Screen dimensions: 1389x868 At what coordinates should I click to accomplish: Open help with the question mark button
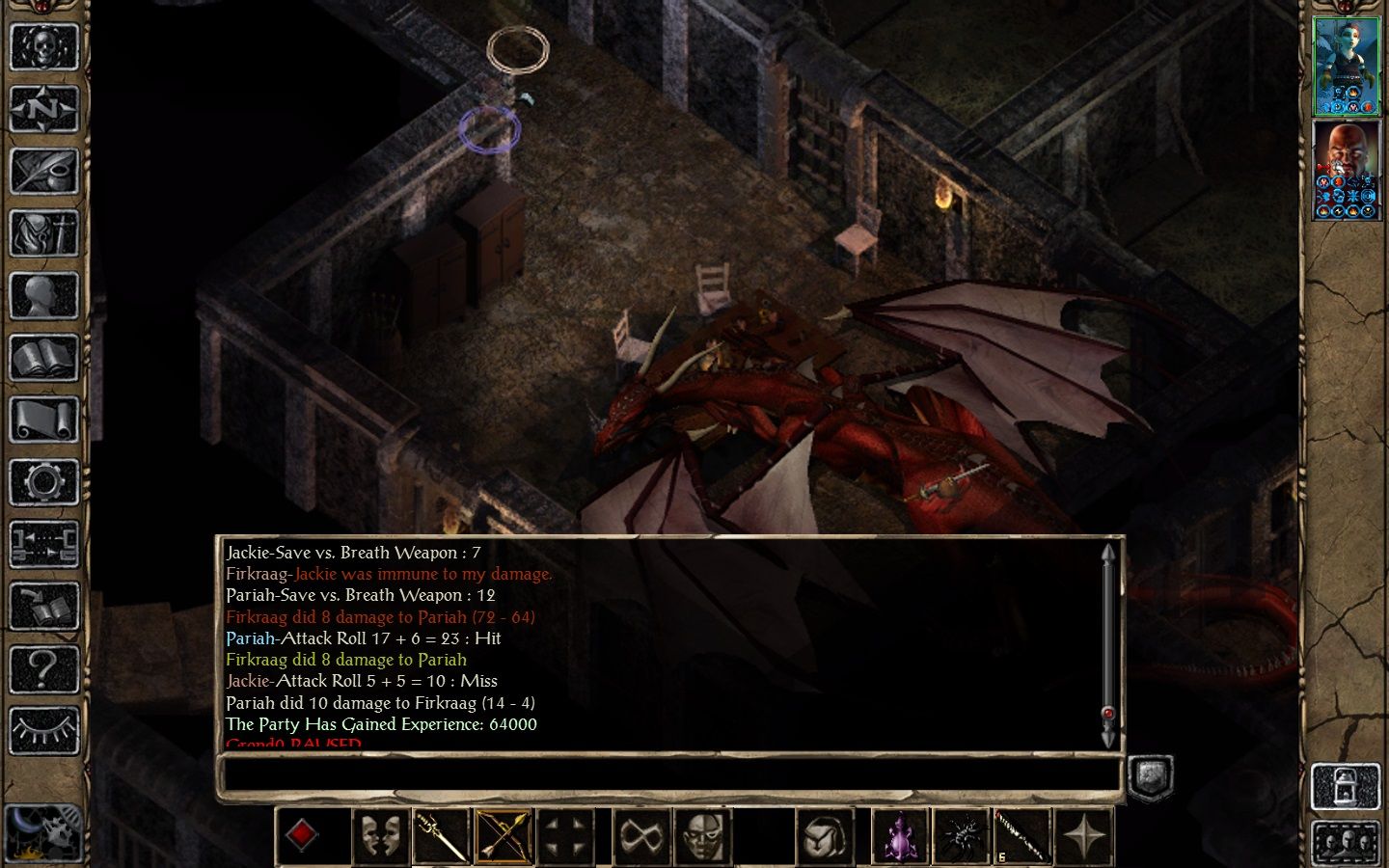[43, 669]
